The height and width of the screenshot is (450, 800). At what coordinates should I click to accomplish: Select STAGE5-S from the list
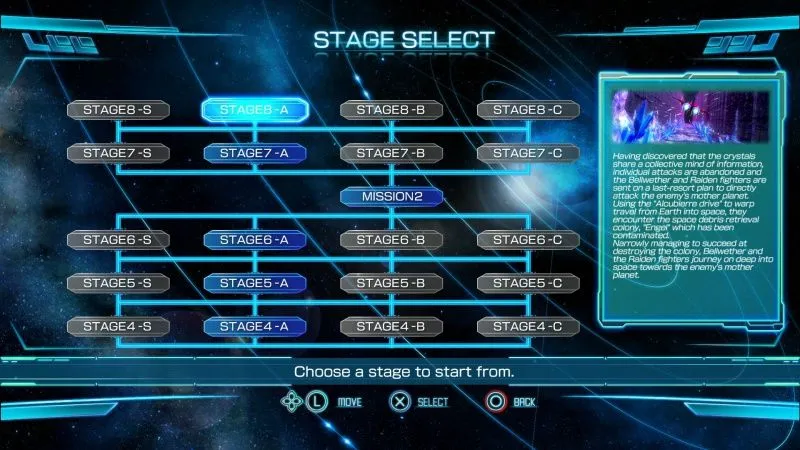pyautogui.click(x=117, y=283)
